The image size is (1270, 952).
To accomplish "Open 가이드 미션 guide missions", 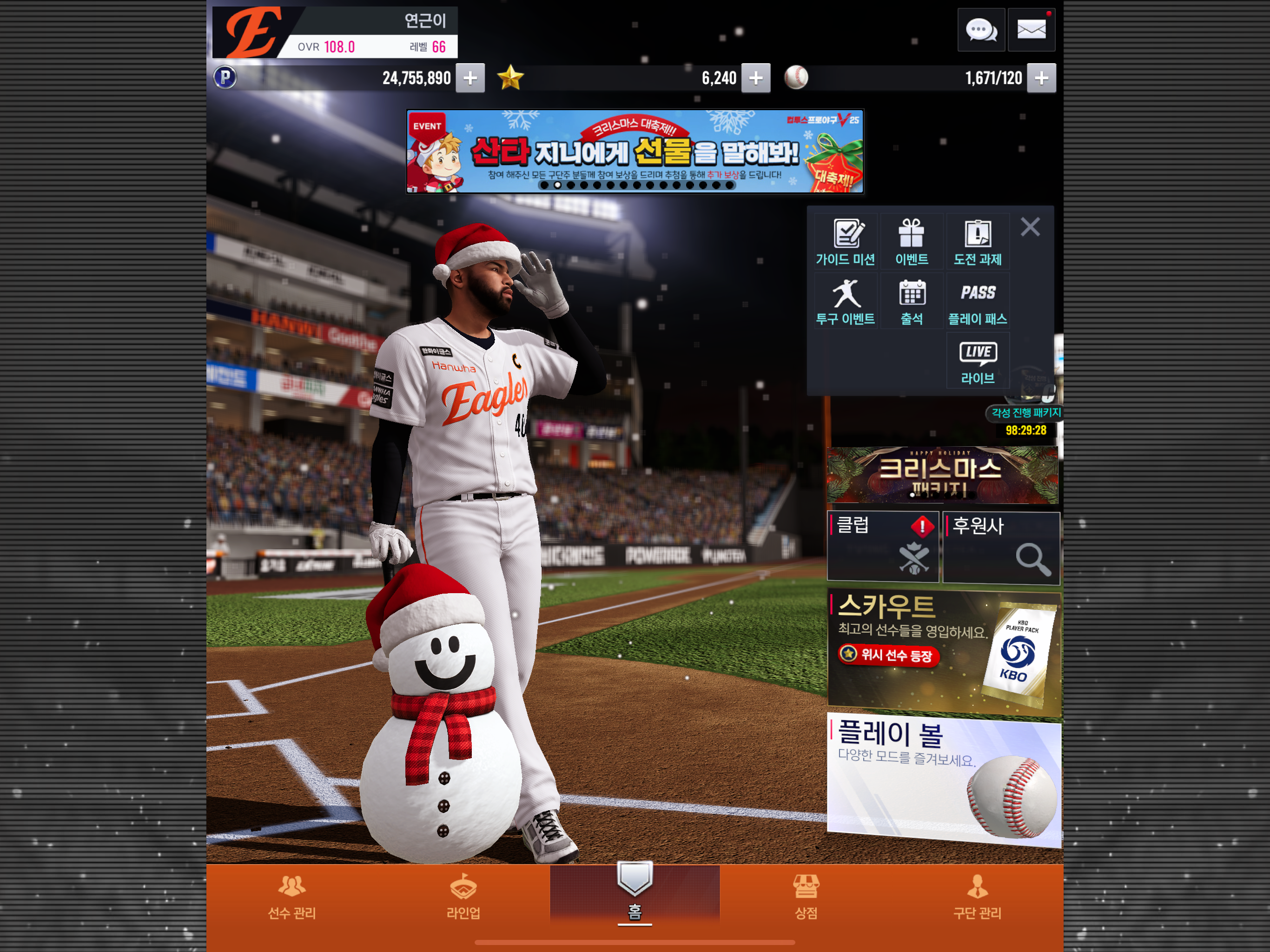I will coord(845,242).
